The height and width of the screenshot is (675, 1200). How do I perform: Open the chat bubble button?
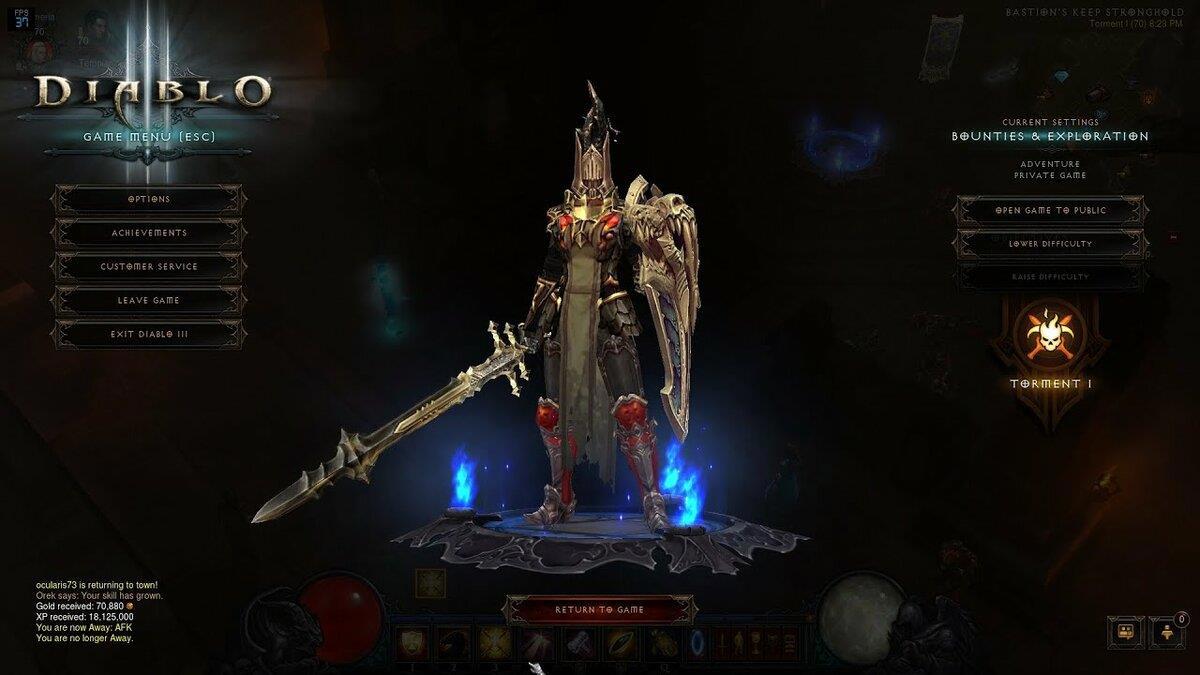click(1125, 631)
